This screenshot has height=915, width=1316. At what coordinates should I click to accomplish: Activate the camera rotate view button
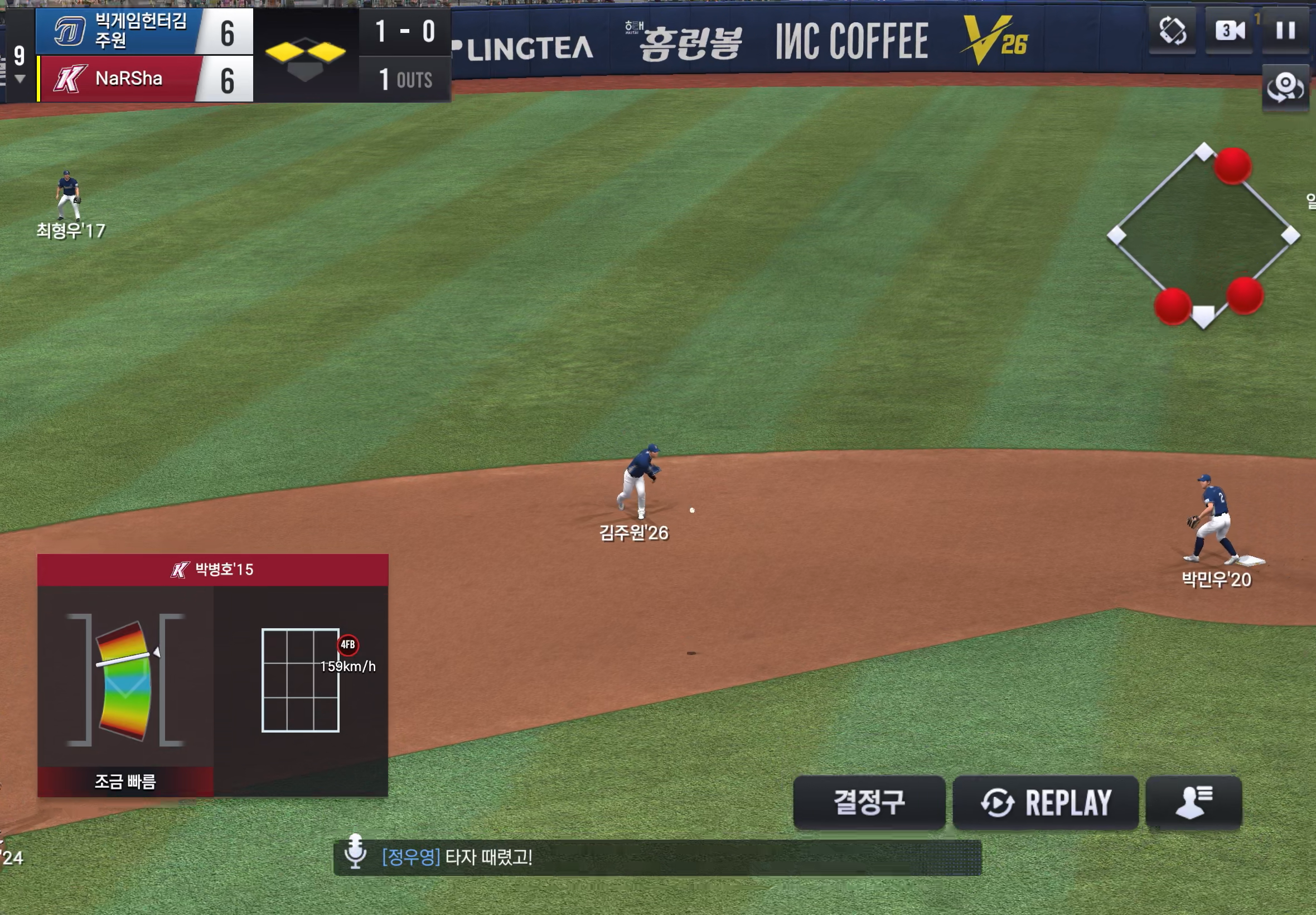[1285, 88]
